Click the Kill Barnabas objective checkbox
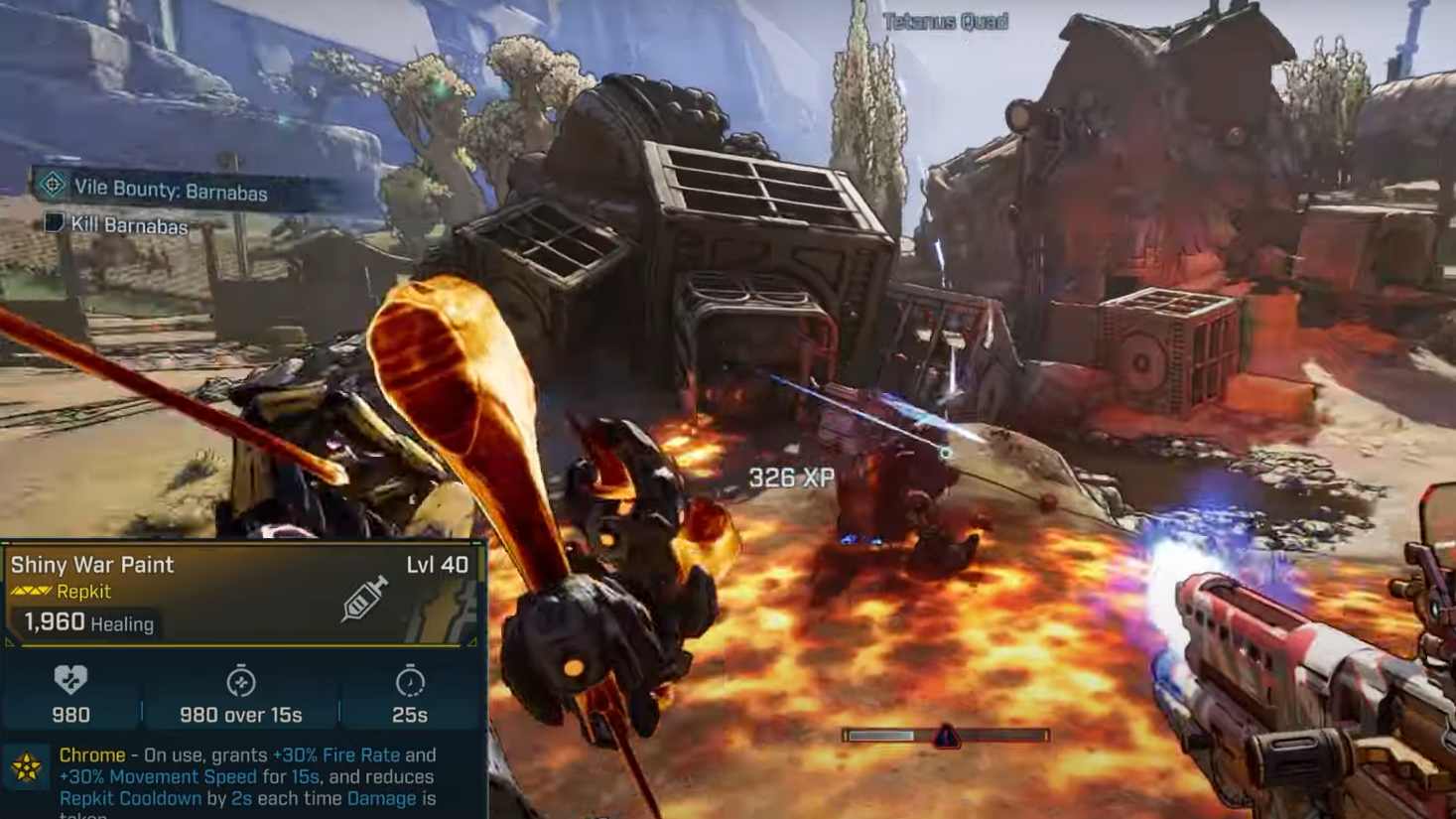 (x=54, y=222)
